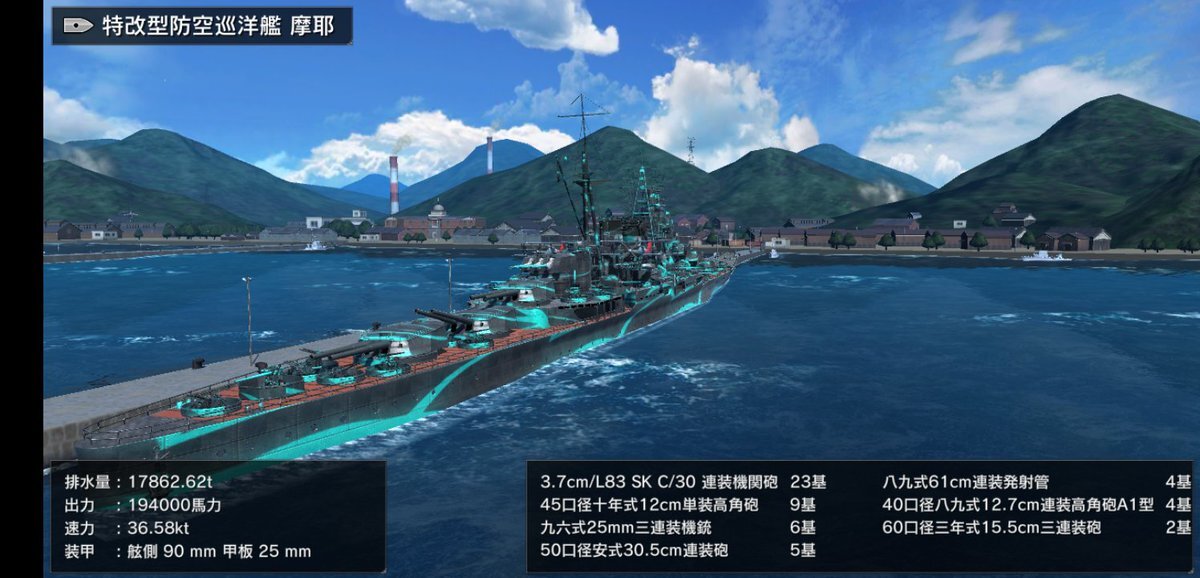Select the ship name banner 特改型防空巡洋艦 摩耶

(203, 26)
